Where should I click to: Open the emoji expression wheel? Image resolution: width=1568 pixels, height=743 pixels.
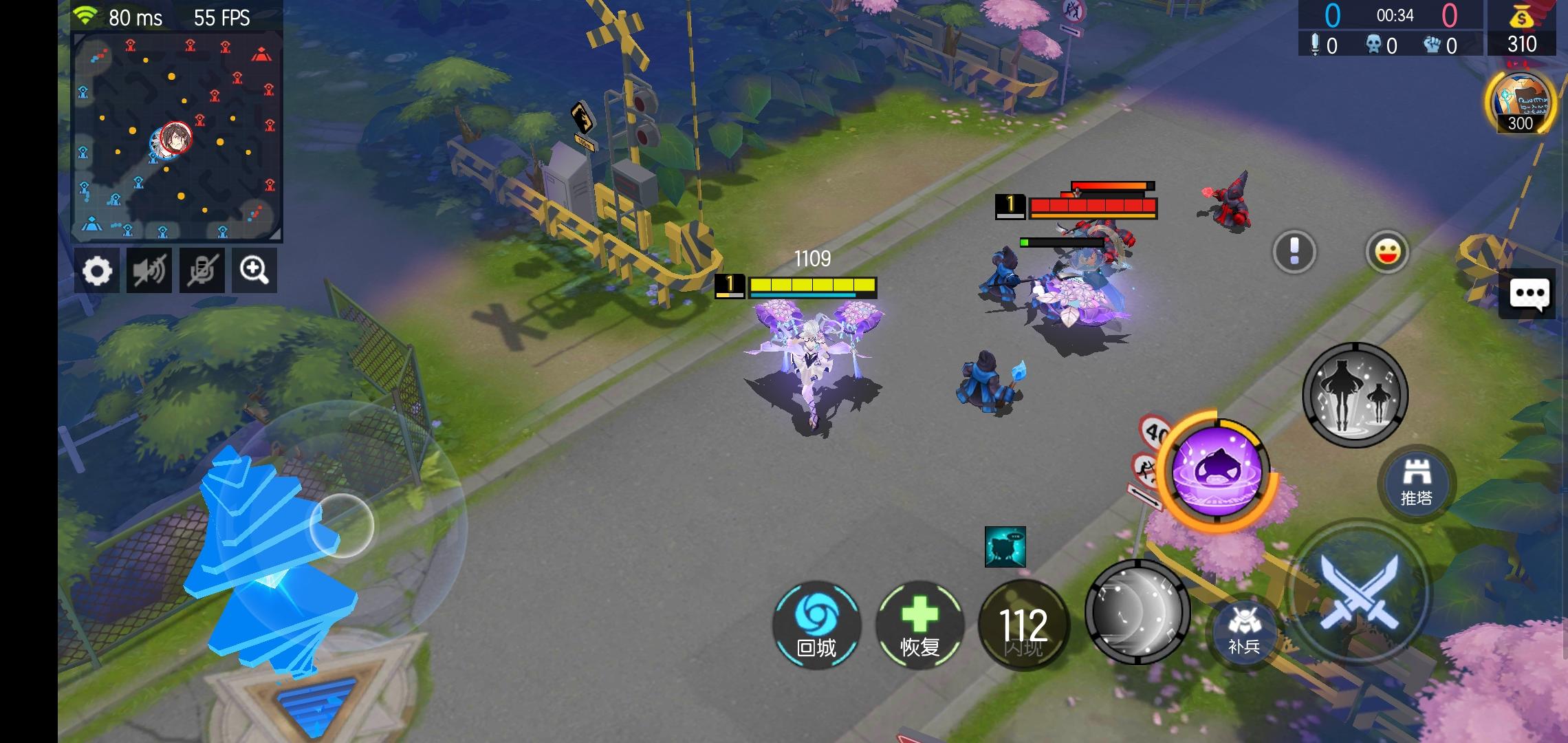coord(1388,252)
